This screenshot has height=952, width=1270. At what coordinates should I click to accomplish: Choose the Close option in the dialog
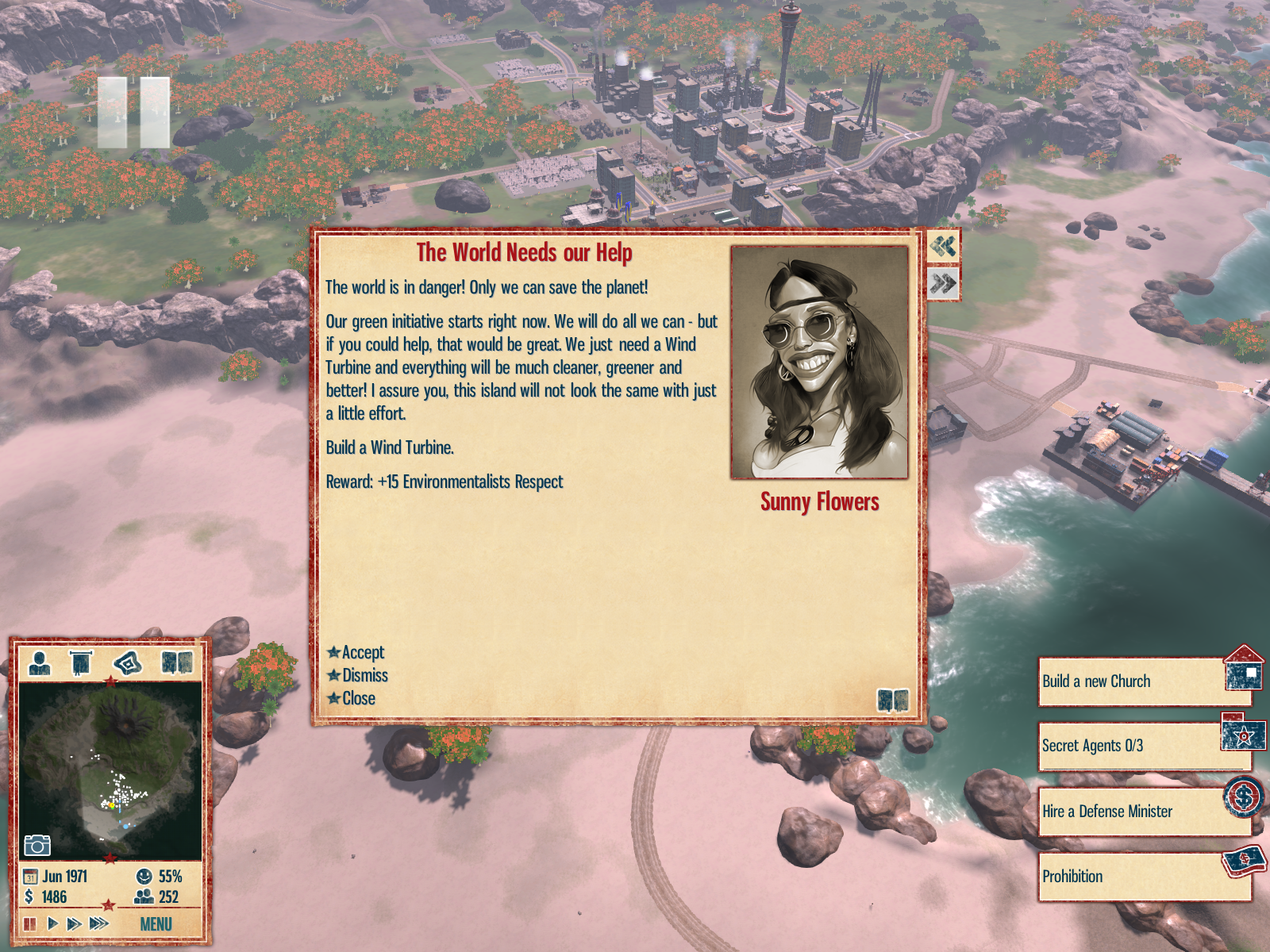pyautogui.click(x=358, y=698)
